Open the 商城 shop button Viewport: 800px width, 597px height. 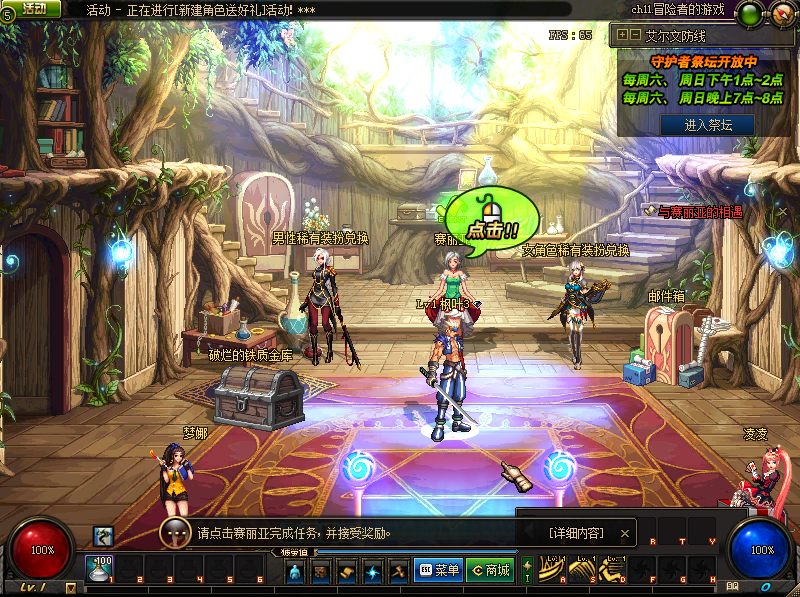click(489, 571)
